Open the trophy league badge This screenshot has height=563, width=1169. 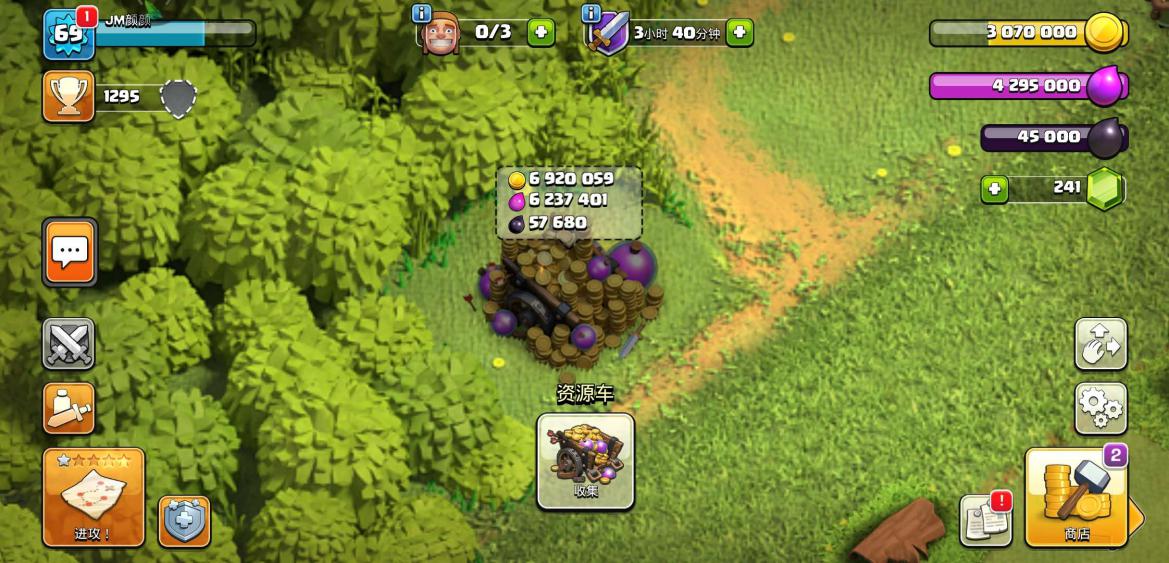tap(69, 97)
